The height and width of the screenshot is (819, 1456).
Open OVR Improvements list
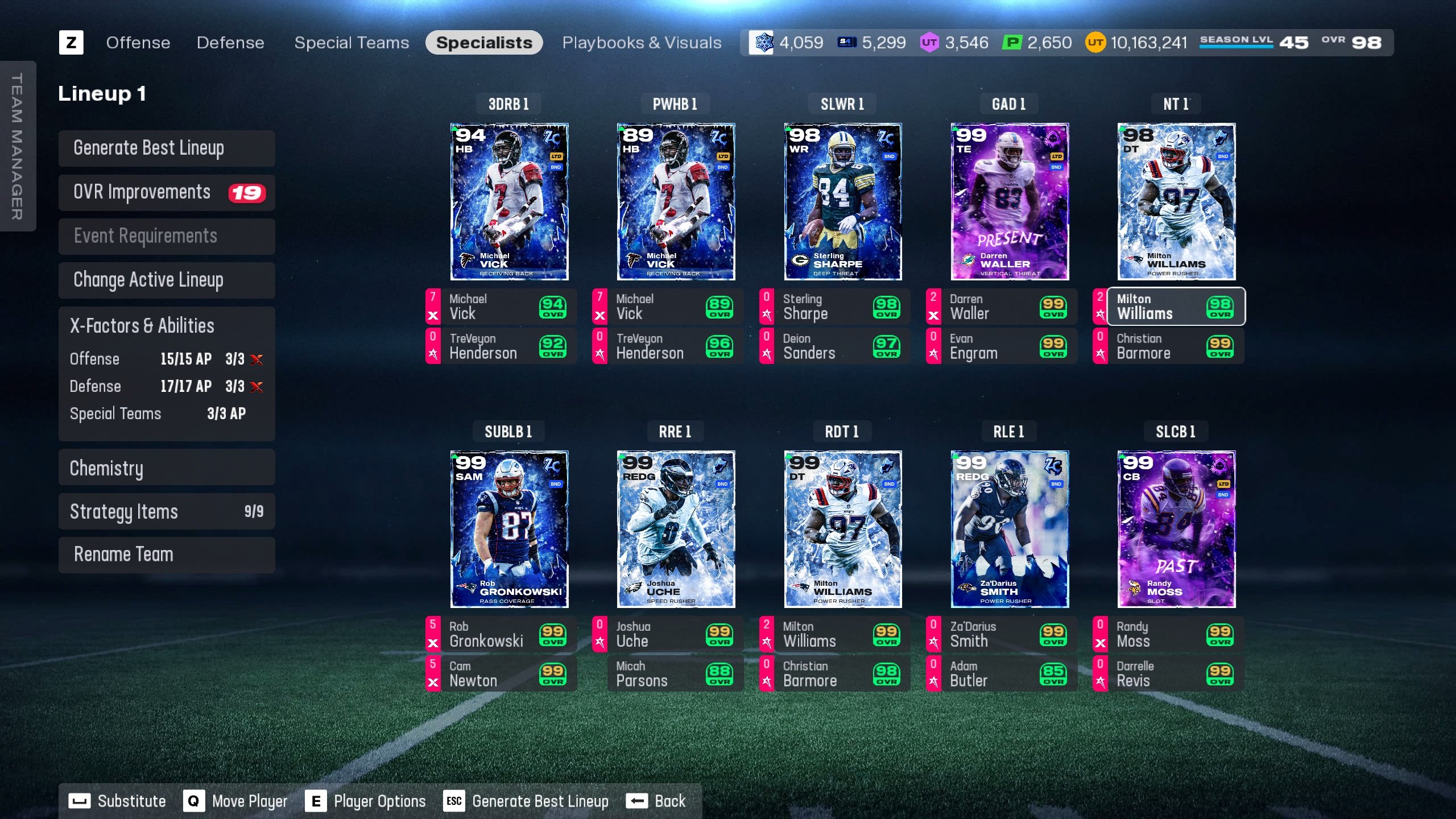[167, 193]
